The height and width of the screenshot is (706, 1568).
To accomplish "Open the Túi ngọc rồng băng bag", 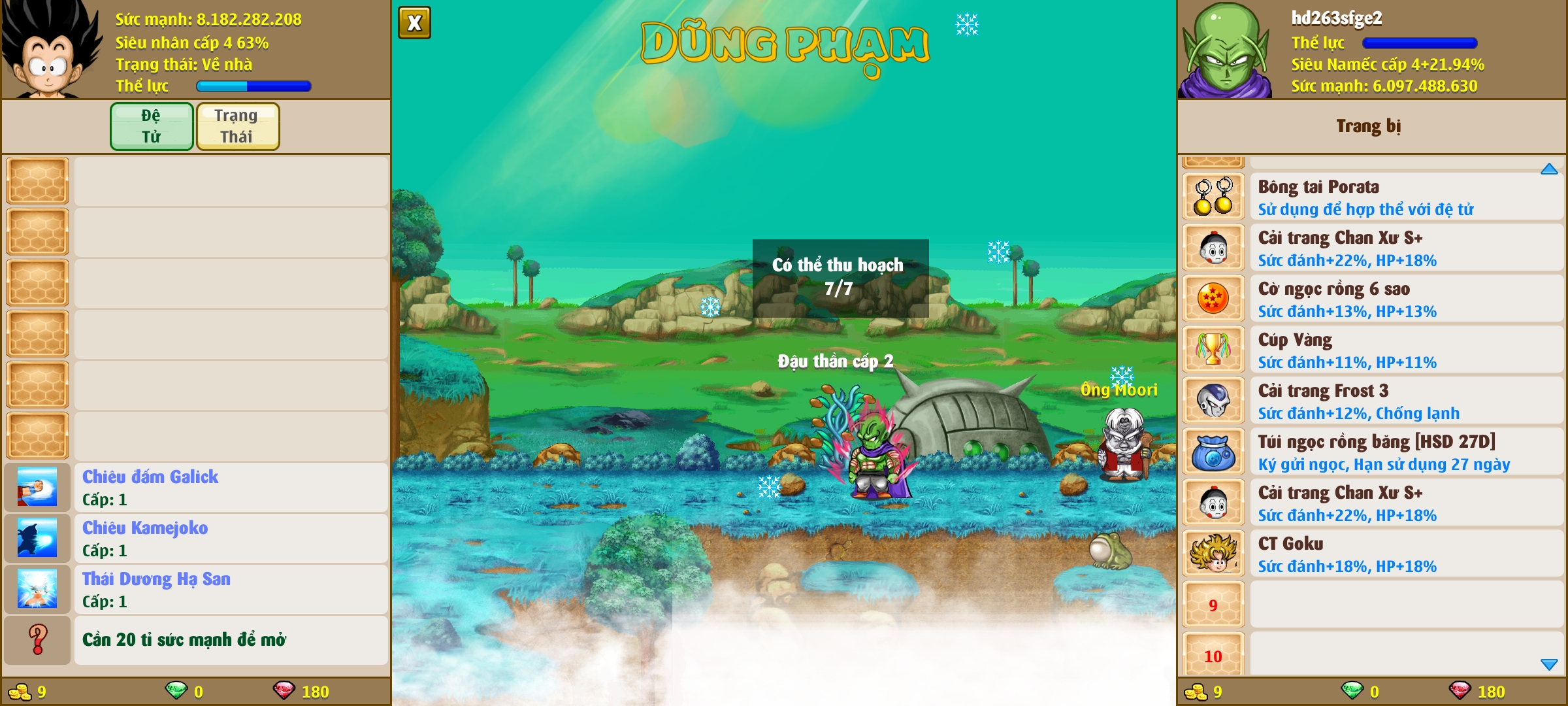I will pyautogui.click(x=1372, y=452).
